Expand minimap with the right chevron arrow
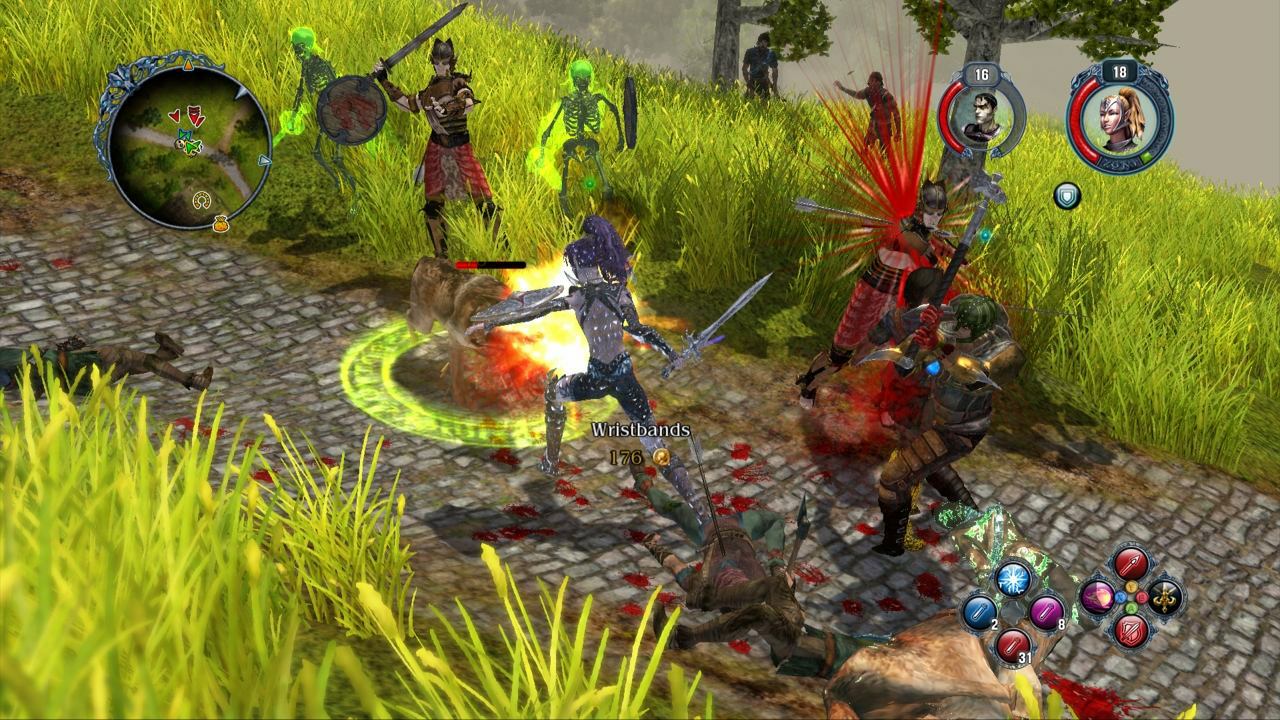The height and width of the screenshot is (720, 1280). tap(264, 160)
